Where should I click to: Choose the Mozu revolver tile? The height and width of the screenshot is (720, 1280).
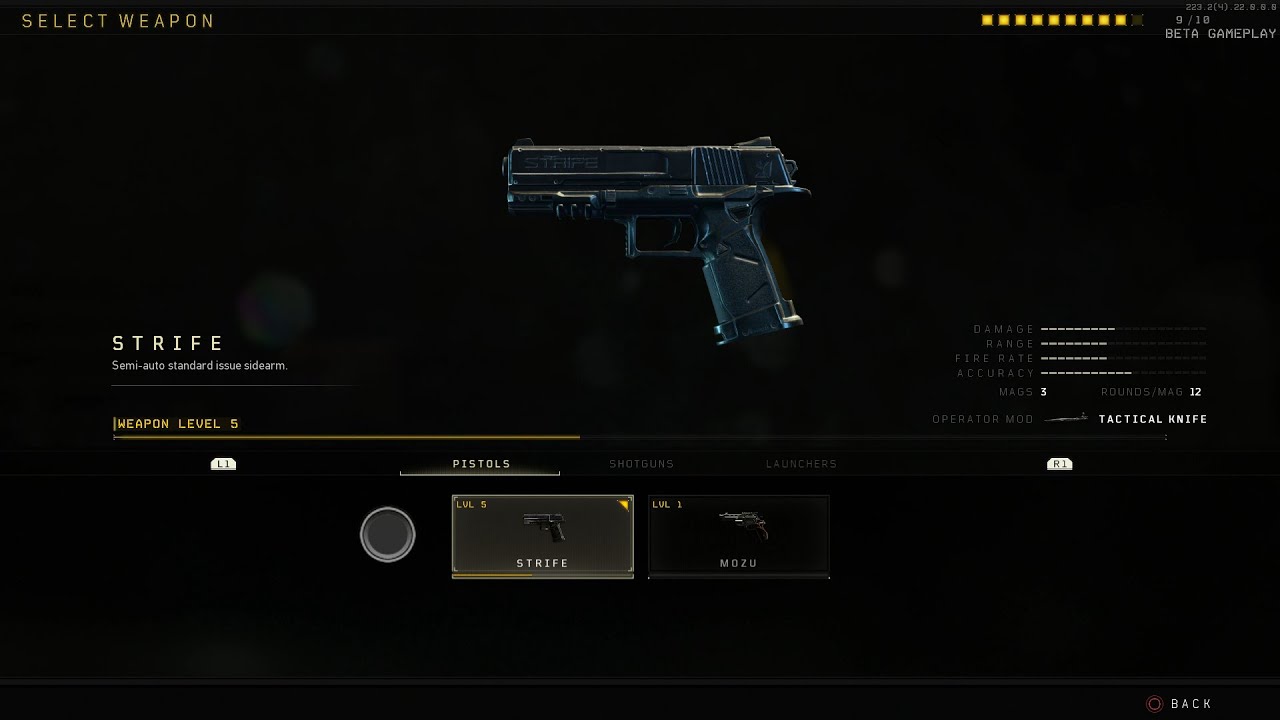[738, 536]
